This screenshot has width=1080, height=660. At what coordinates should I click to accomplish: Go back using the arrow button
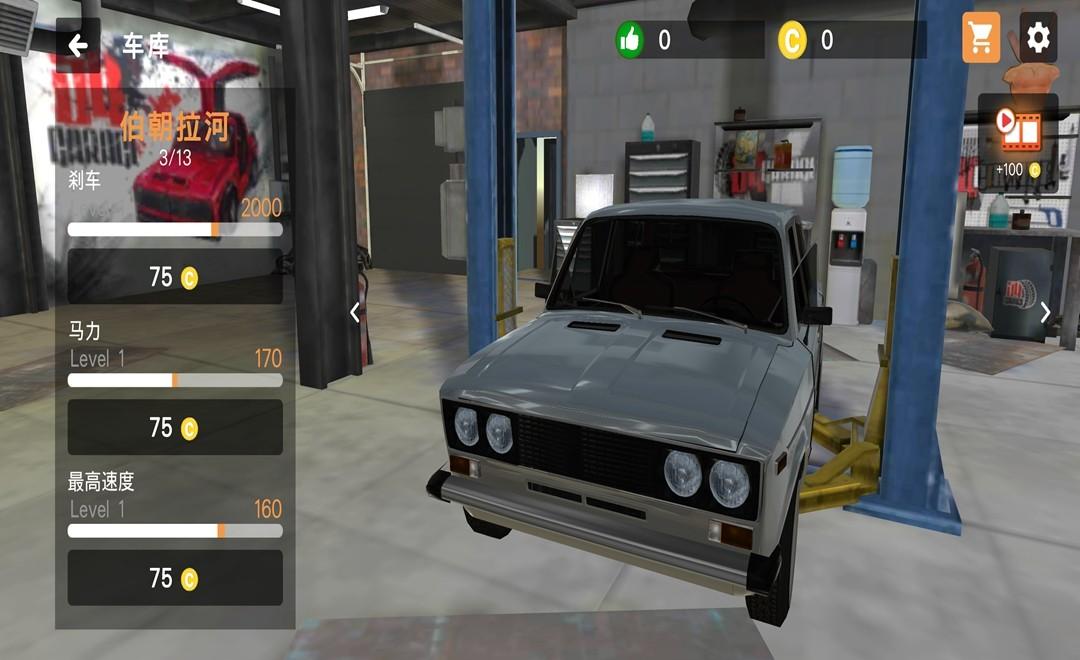(x=78, y=45)
